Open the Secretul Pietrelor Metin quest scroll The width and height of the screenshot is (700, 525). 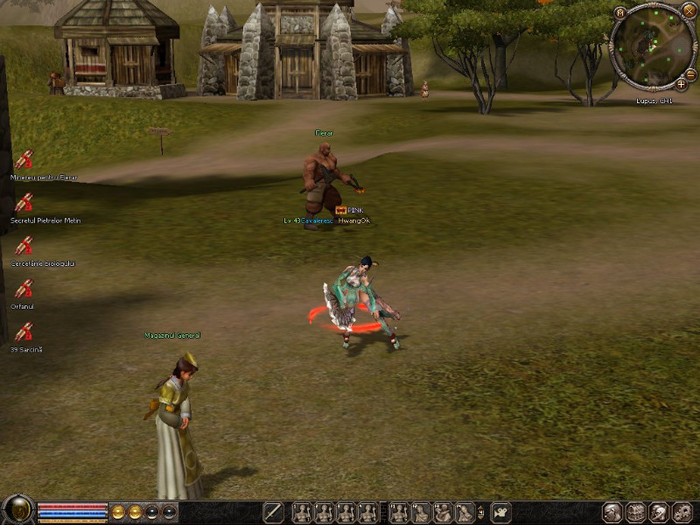tap(23, 203)
